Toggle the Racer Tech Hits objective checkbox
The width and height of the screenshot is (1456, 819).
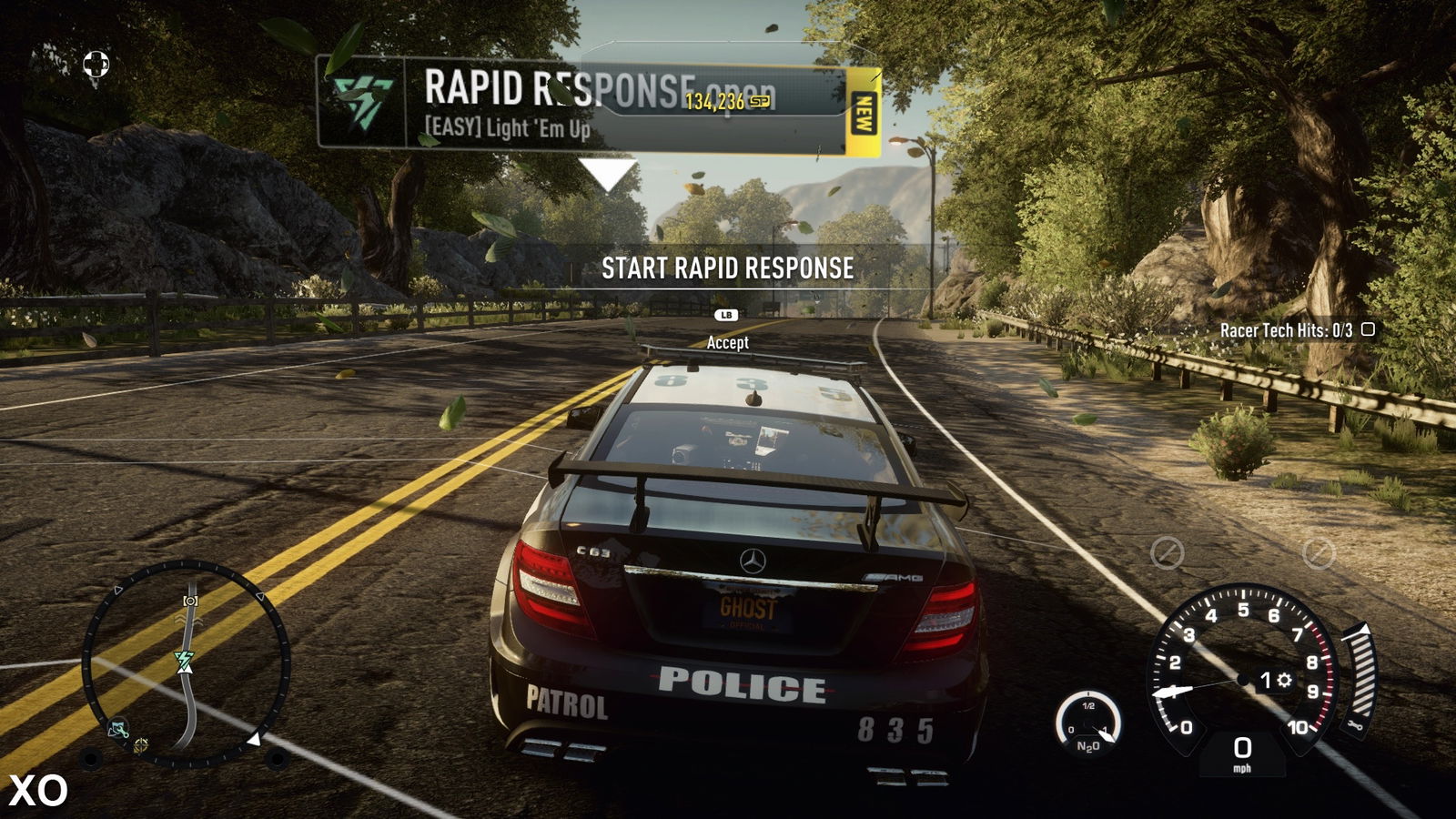click(1367, 329)
